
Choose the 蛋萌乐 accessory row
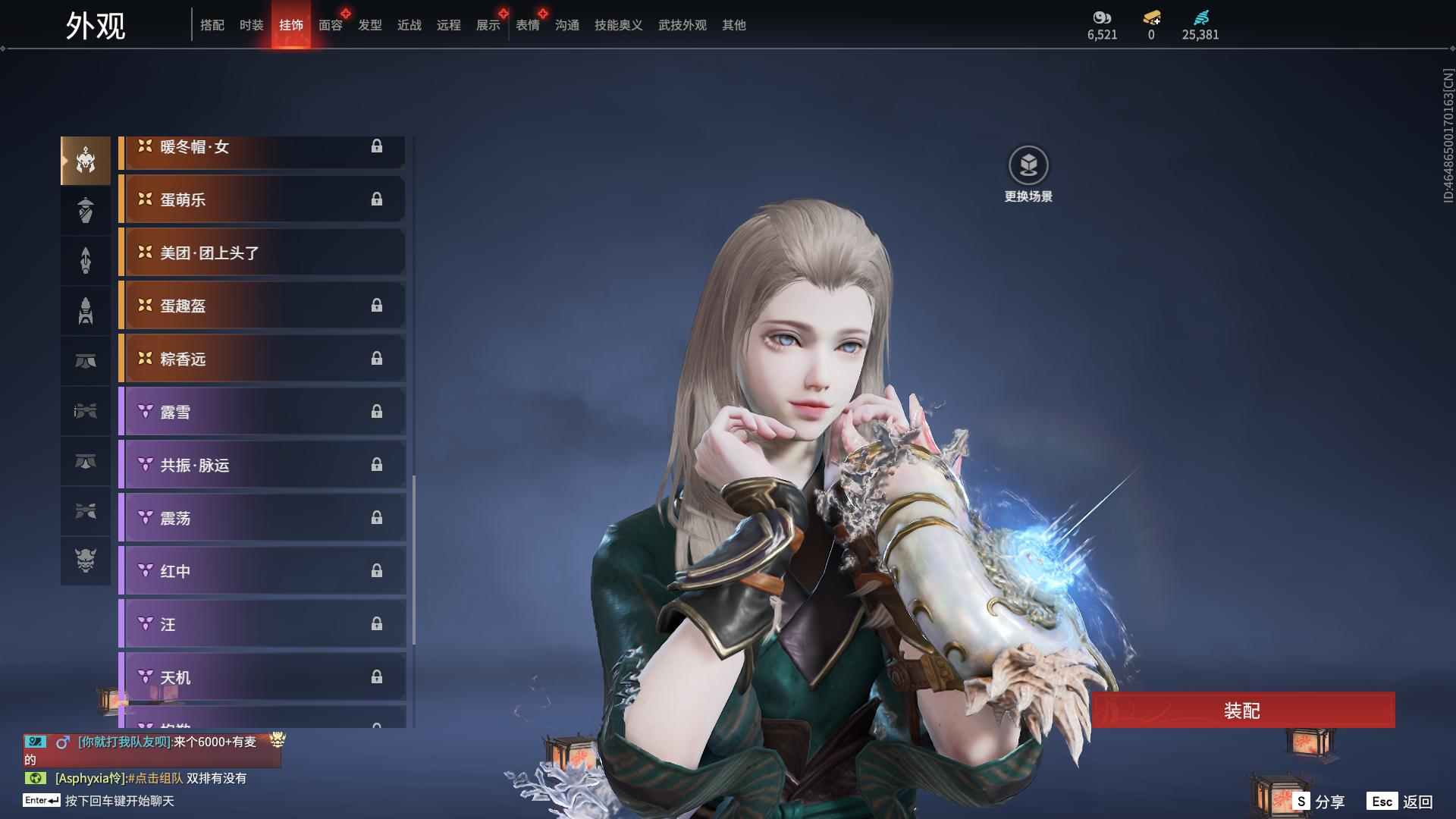click(262, 199)
